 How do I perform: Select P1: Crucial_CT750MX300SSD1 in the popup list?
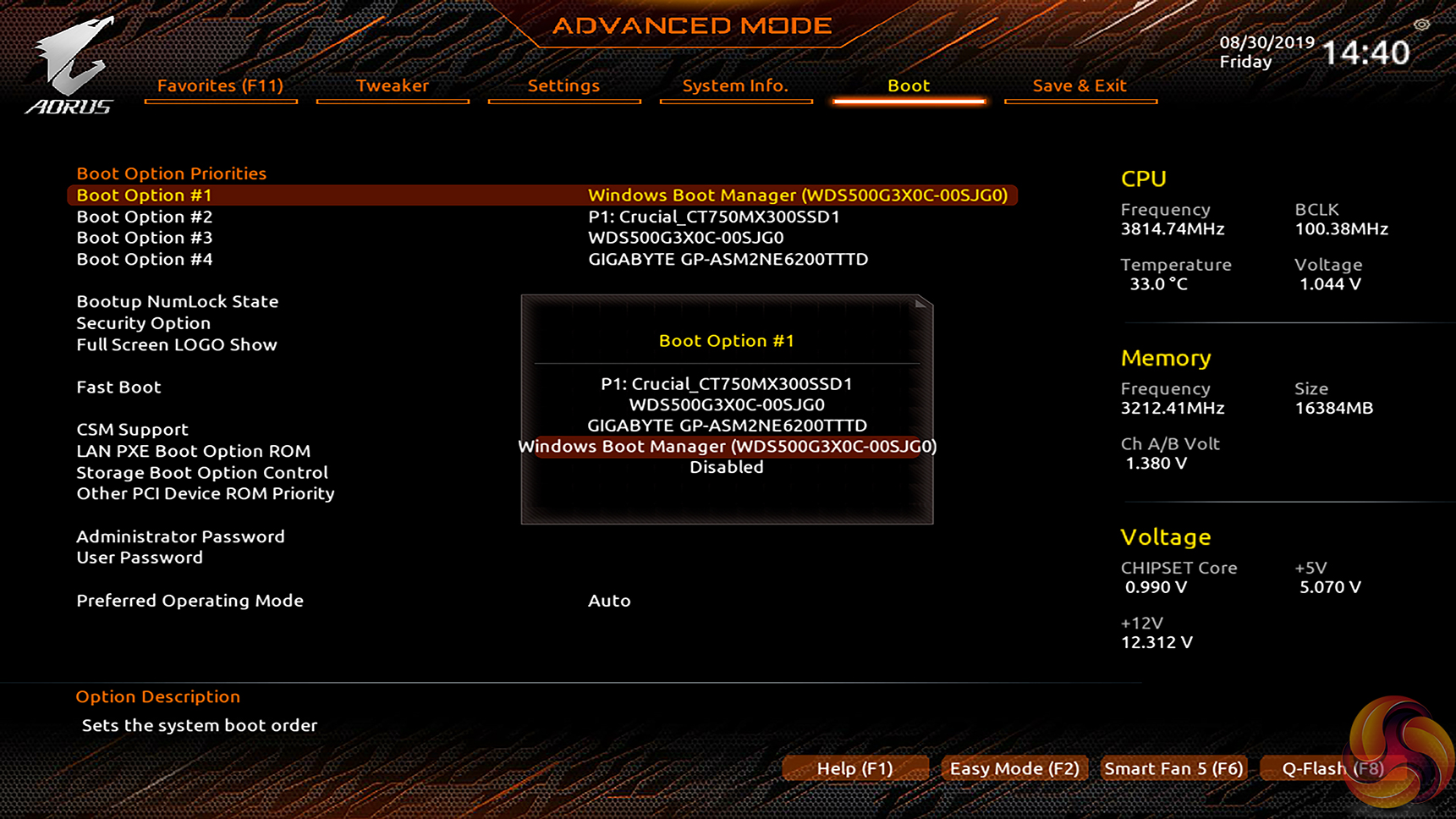726,383
